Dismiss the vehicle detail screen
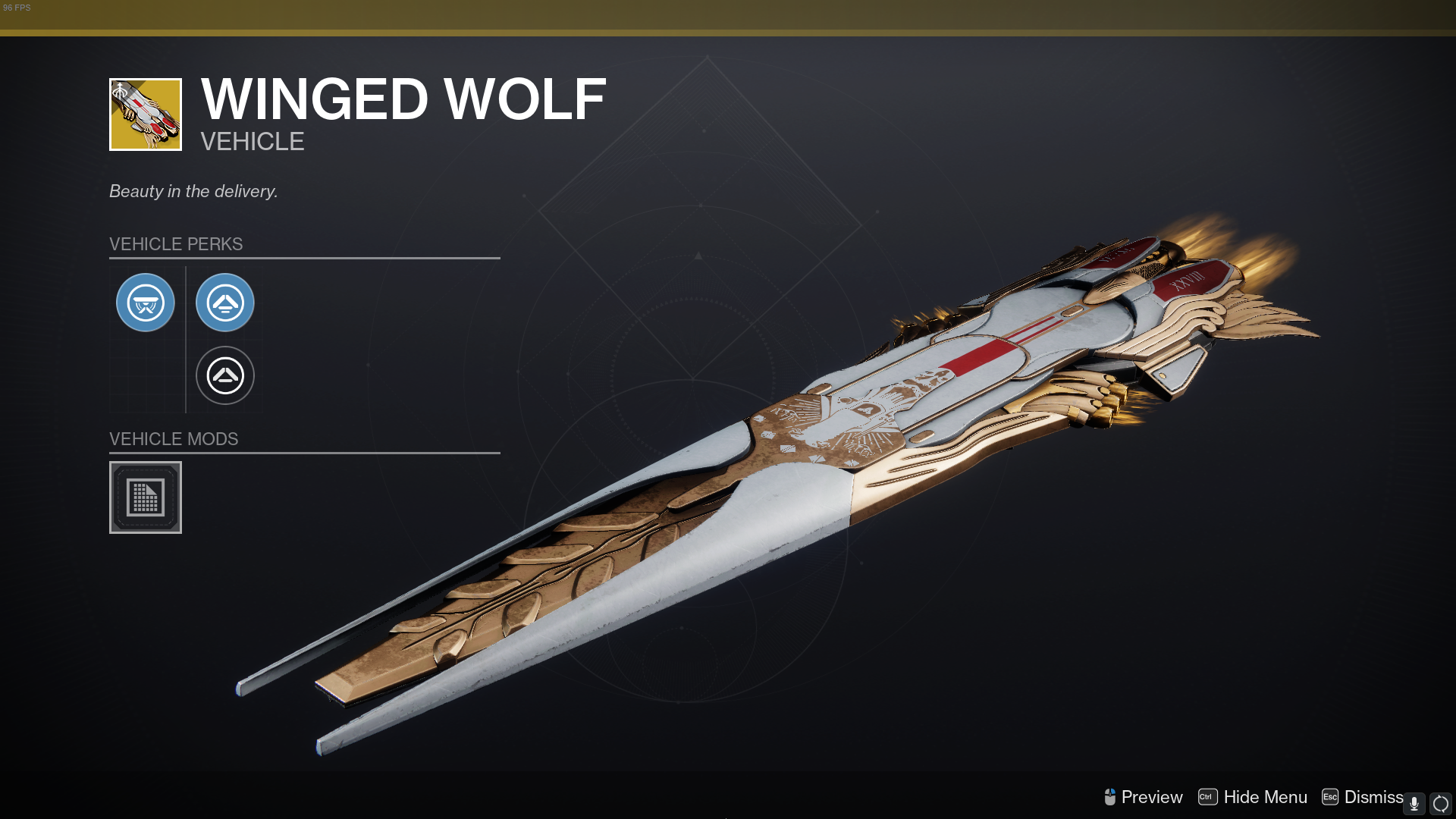The width and height of the screenshot is (1456, 819). tap(1375, 797)
